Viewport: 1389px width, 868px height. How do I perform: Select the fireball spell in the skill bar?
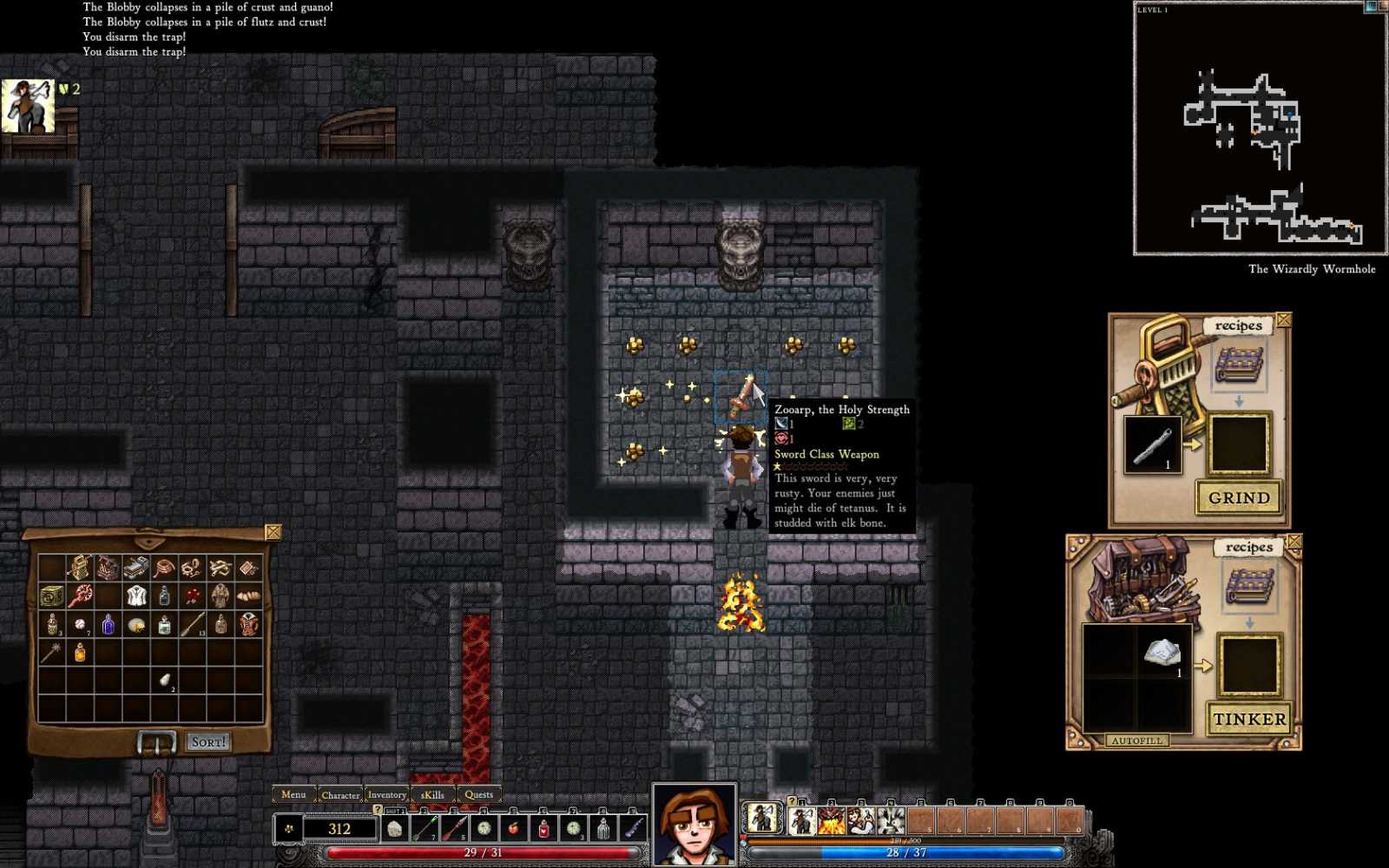pyautogui.click(x=831, y=820)
